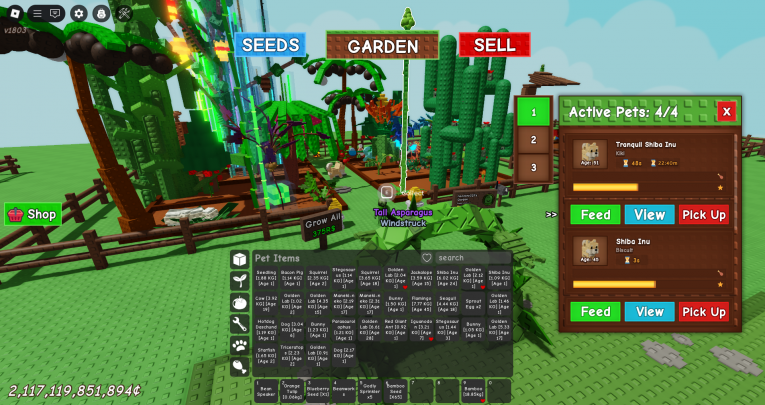Toggle the heart favorites filter
This screenshot has width=765, height=405.
(x=427, y=258)
